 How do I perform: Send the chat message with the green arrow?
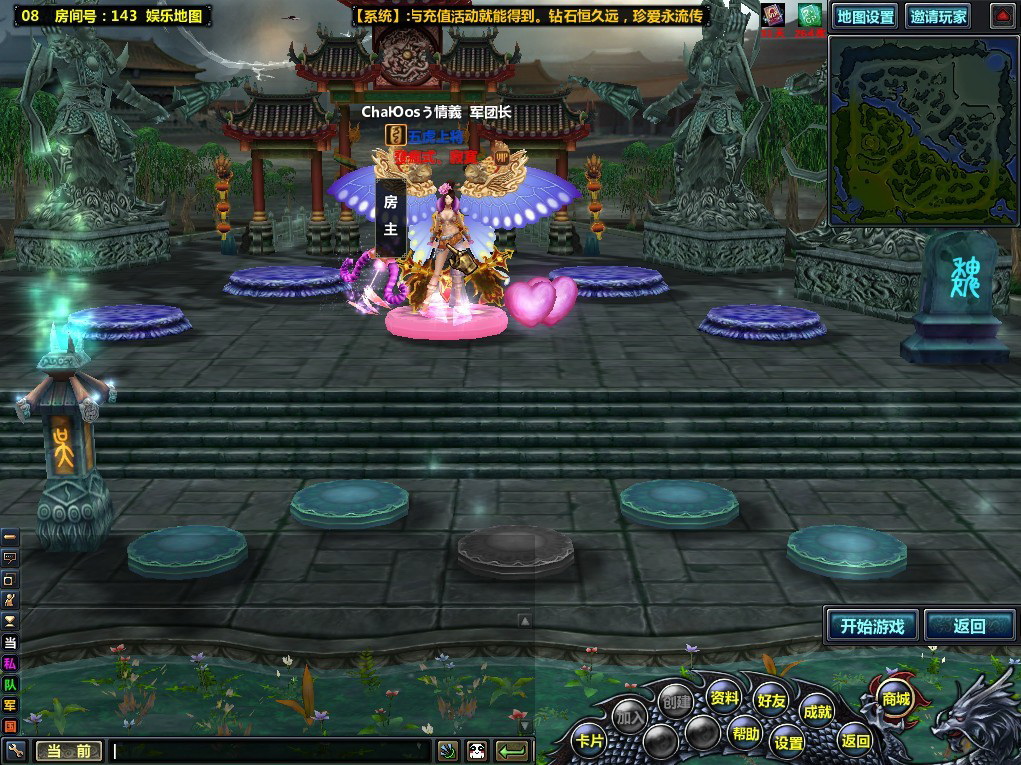[x=512, y=750]
